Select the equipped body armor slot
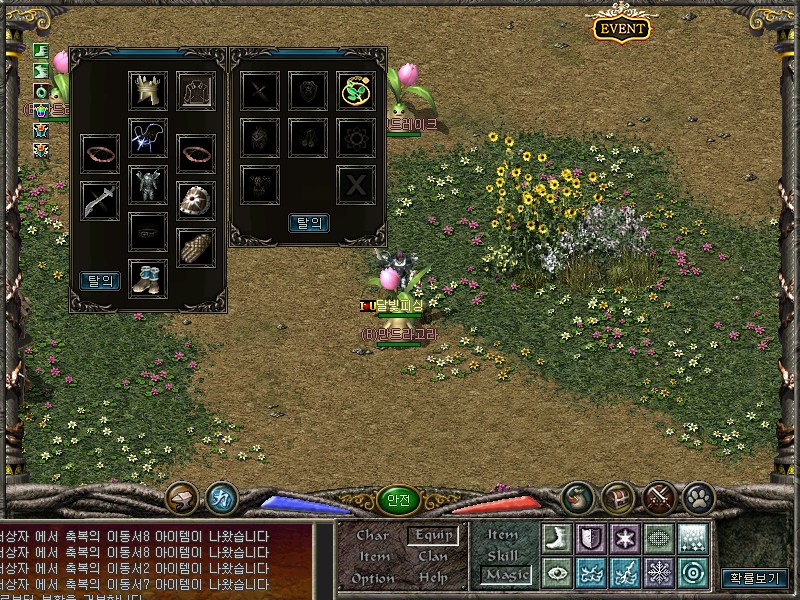This screenshot has width=800, height=600. point(148,185)
